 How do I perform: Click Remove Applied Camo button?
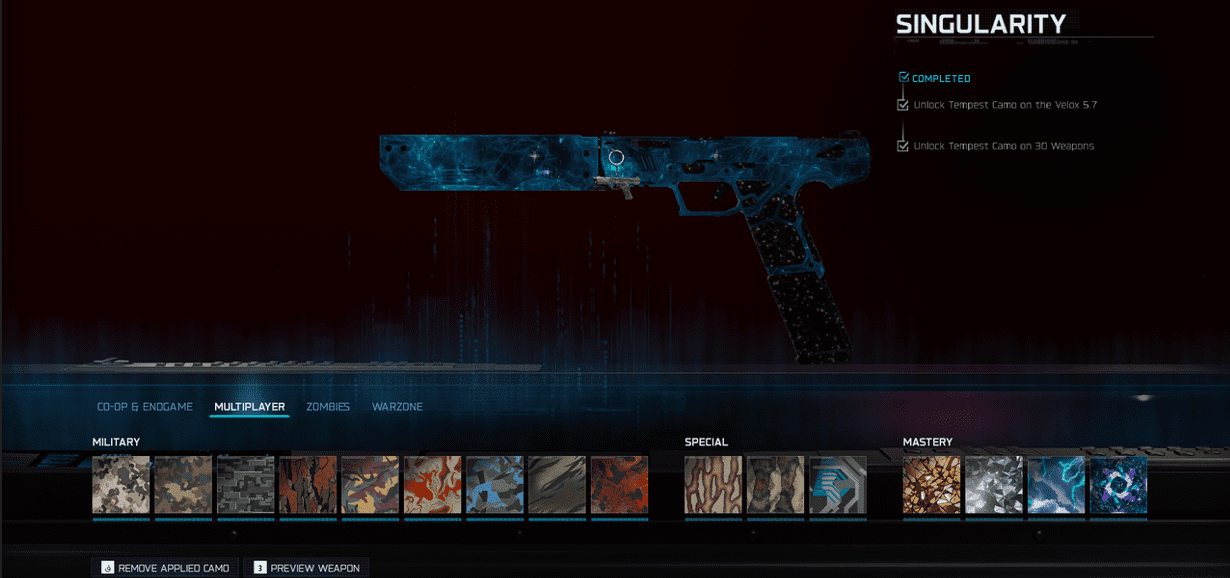coord(166,568)
